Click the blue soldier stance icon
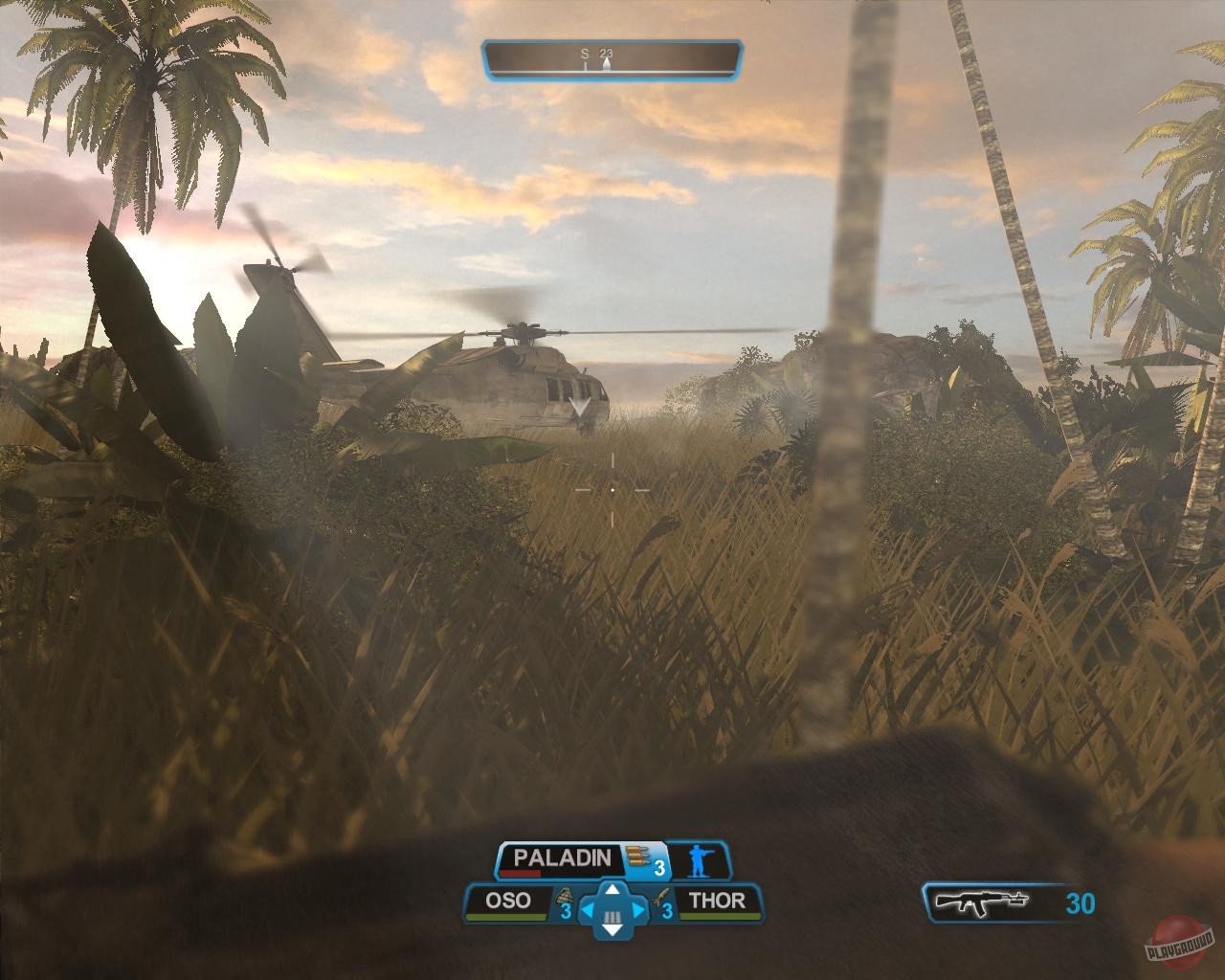This screenshot has height=980, width=1225. tap(701, 862)
